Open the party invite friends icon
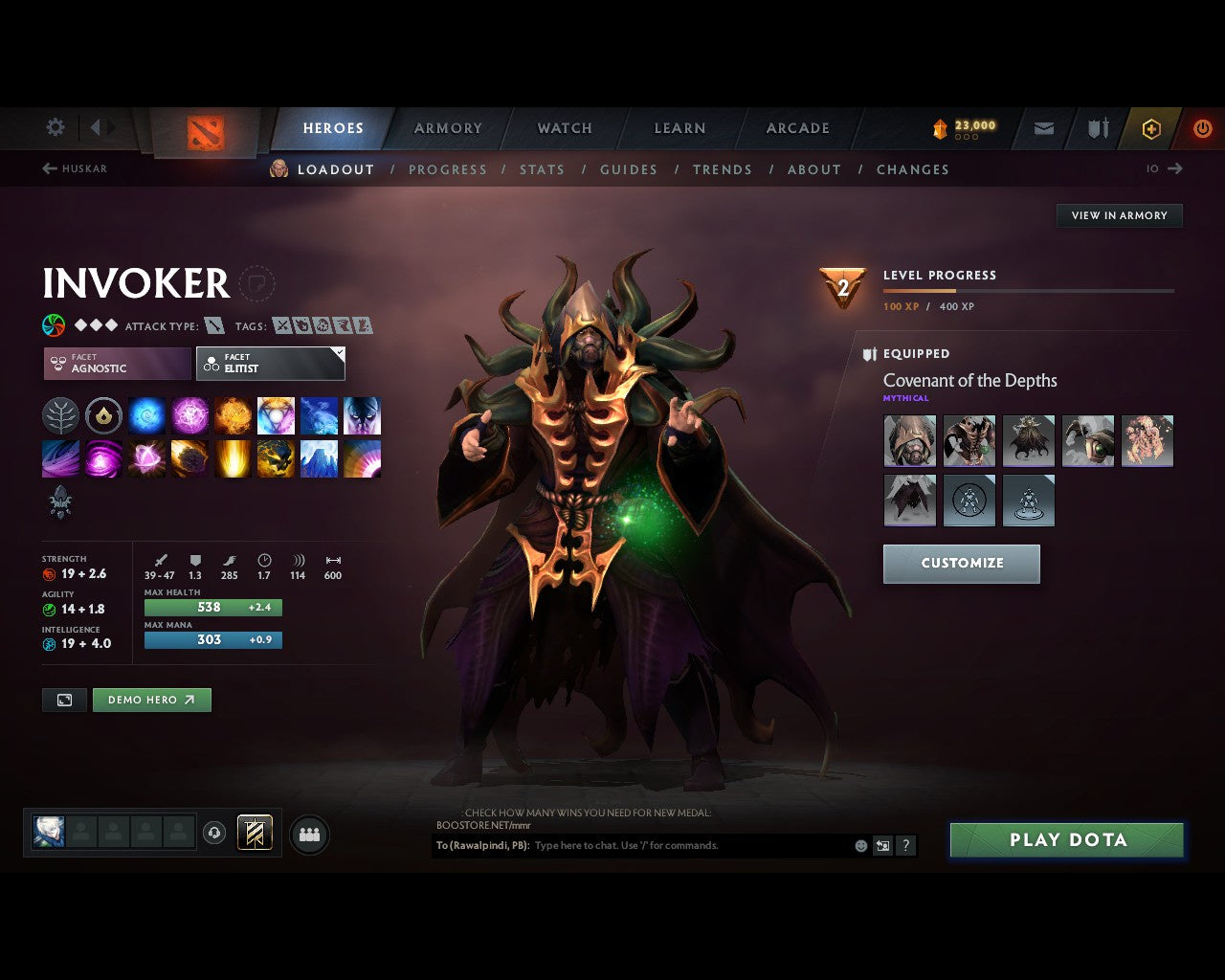1225x980 pixels. click(308, 835)
